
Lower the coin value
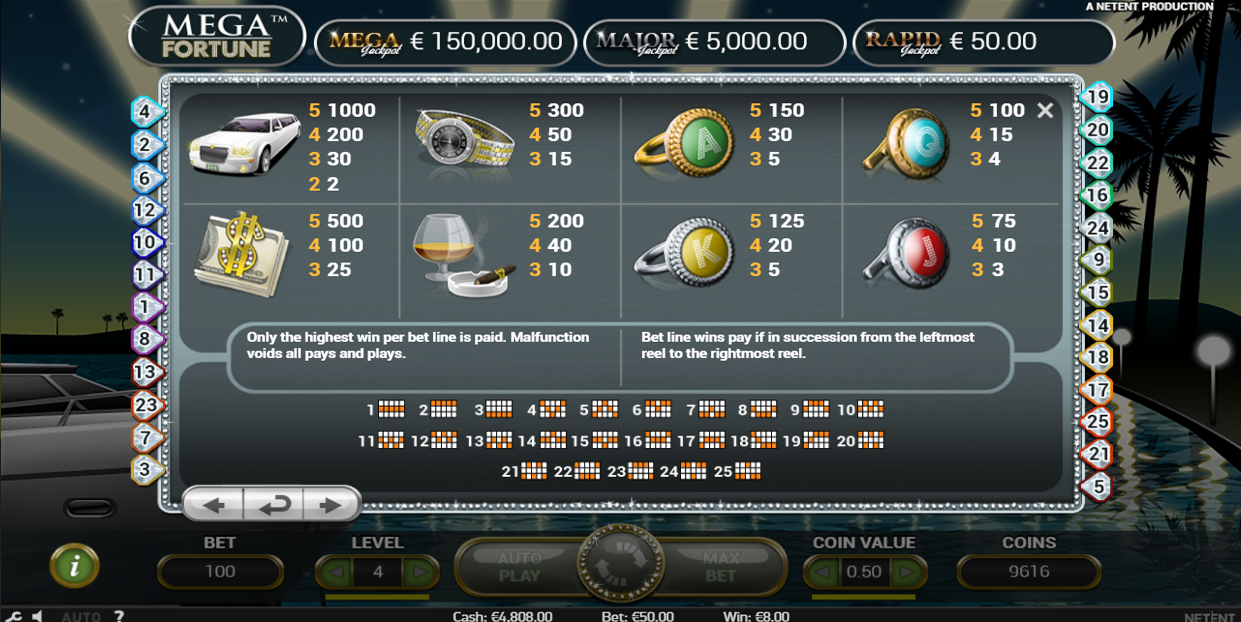click(824, 572)
